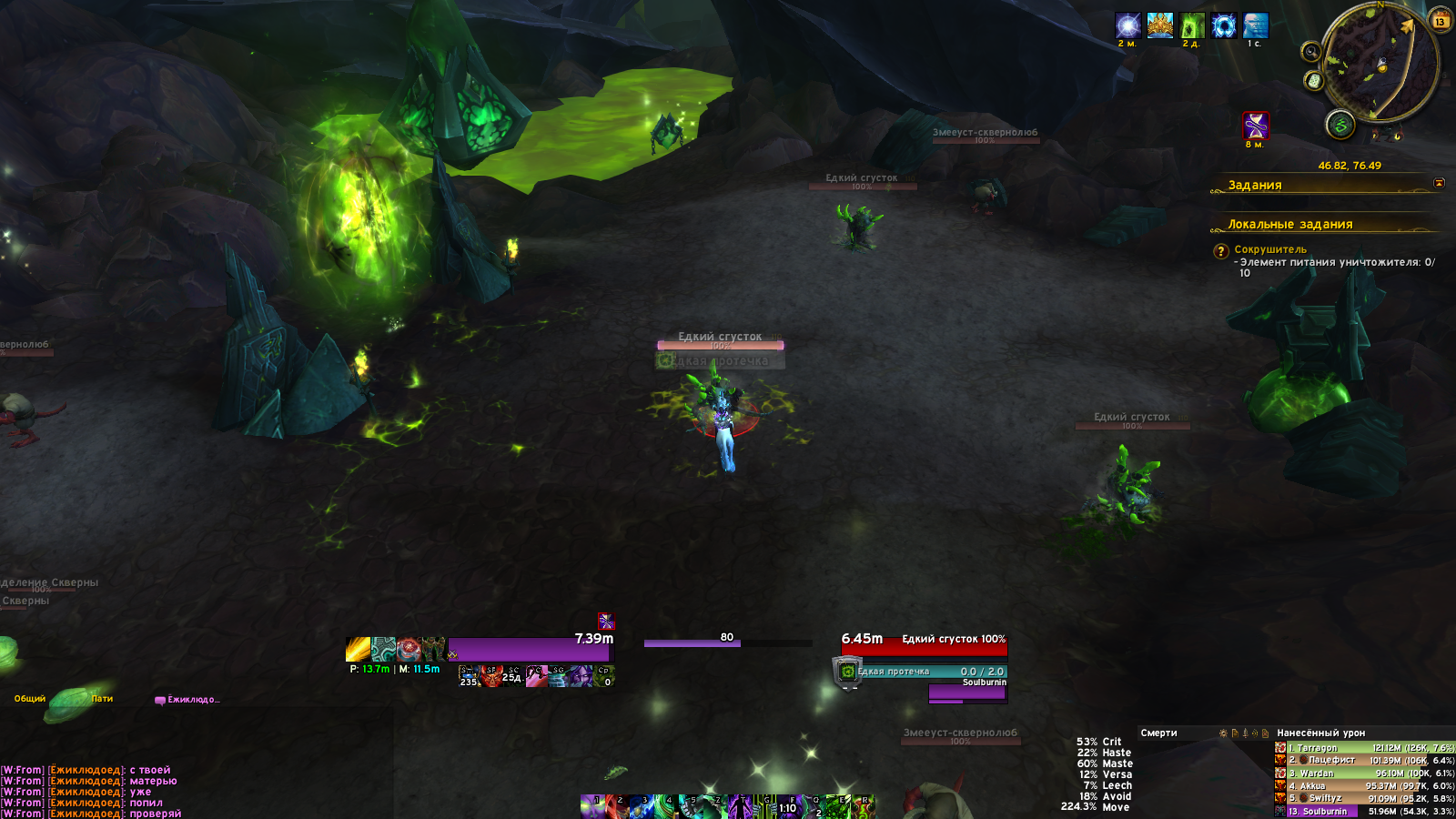1456x819 pixels.
Task: Select the Сокрушитель world quest entry
Action: pyautogui.click(x=1270, y=249)
